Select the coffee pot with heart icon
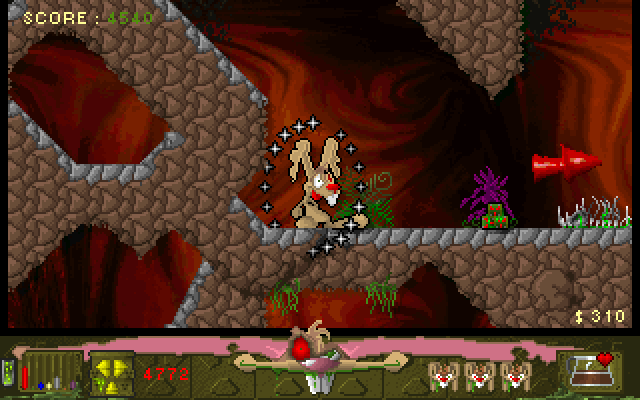640x400 pixels. click(589, 371)
